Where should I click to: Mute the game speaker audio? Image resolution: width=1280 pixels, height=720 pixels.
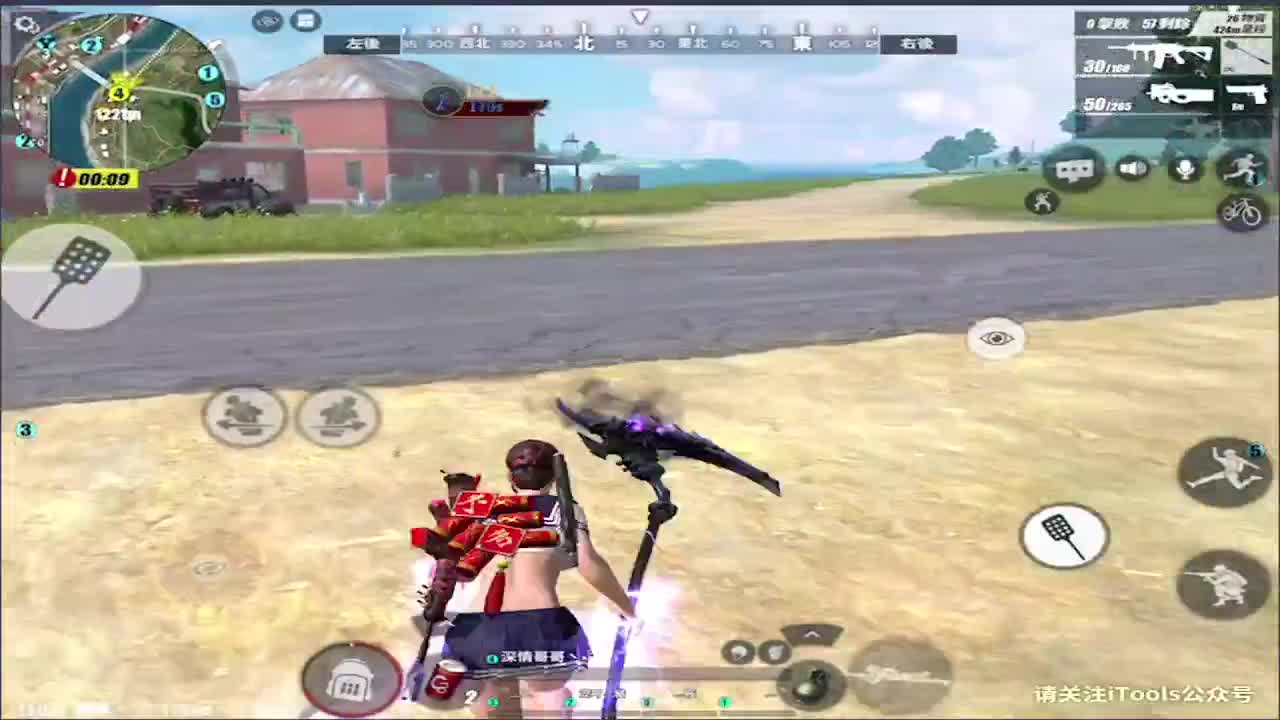click(1133, 168)
